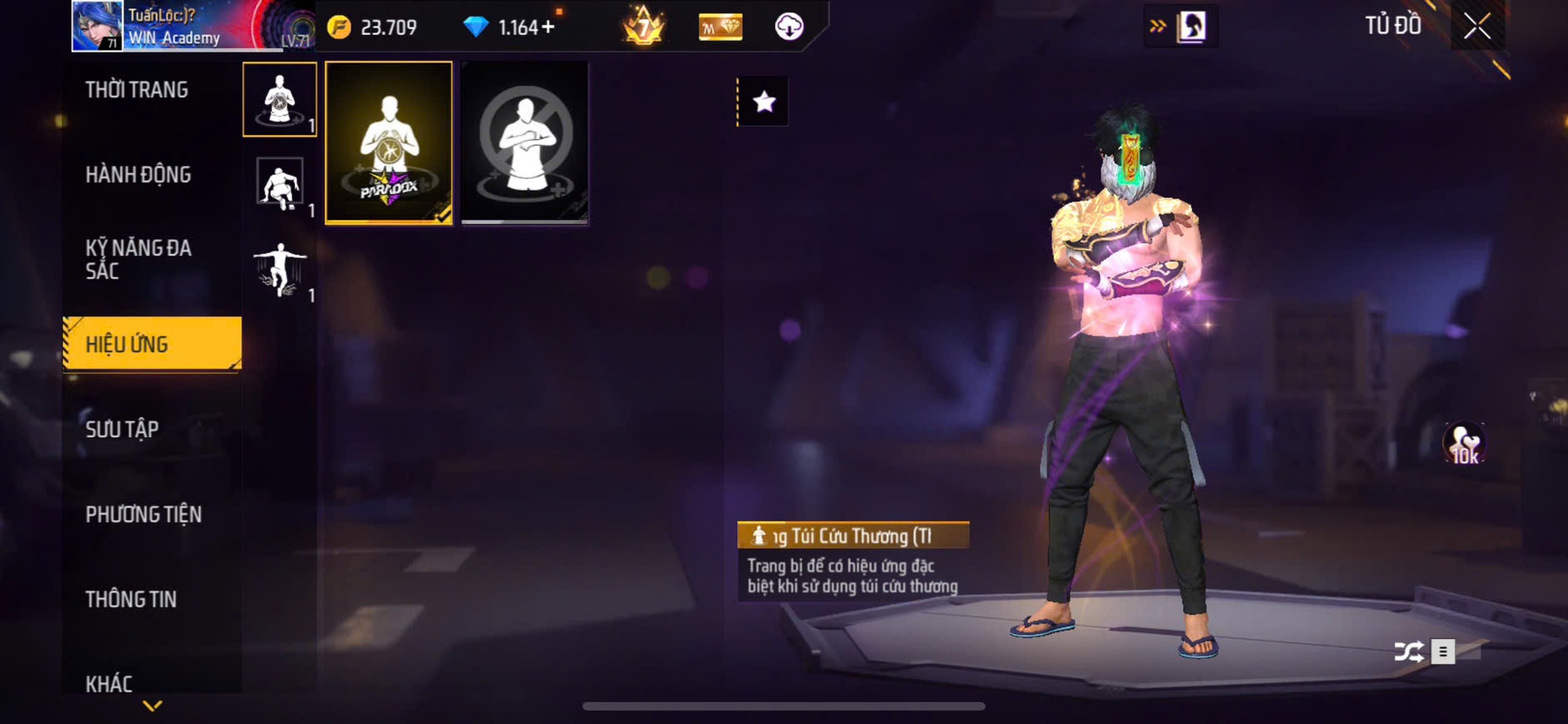Screen dimensions: 1568x724
Task: Open the Sưu Tập section
Action: pyautogui.click(x=122, y=429)
